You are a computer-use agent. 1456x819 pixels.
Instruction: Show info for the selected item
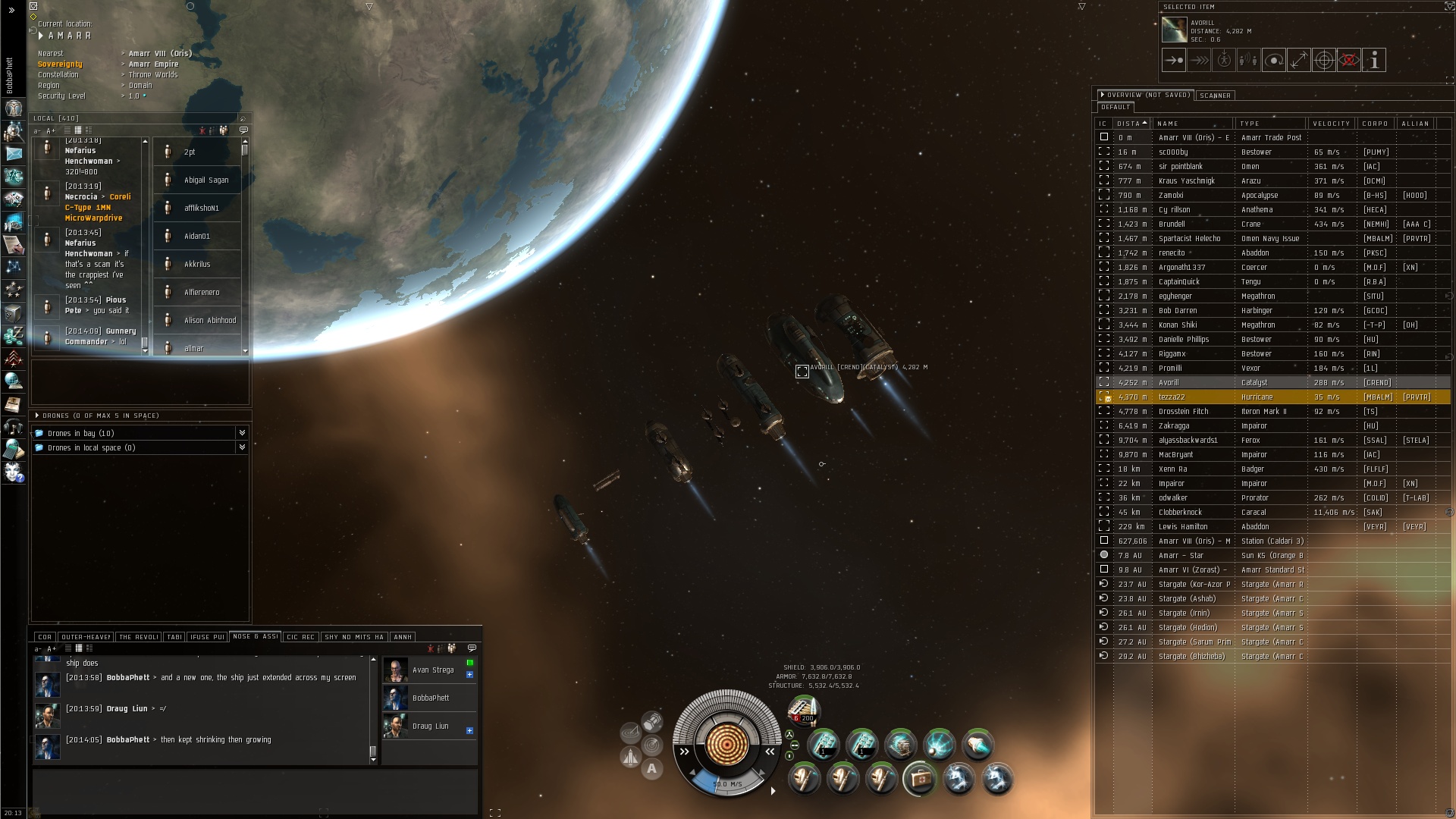1374,60
